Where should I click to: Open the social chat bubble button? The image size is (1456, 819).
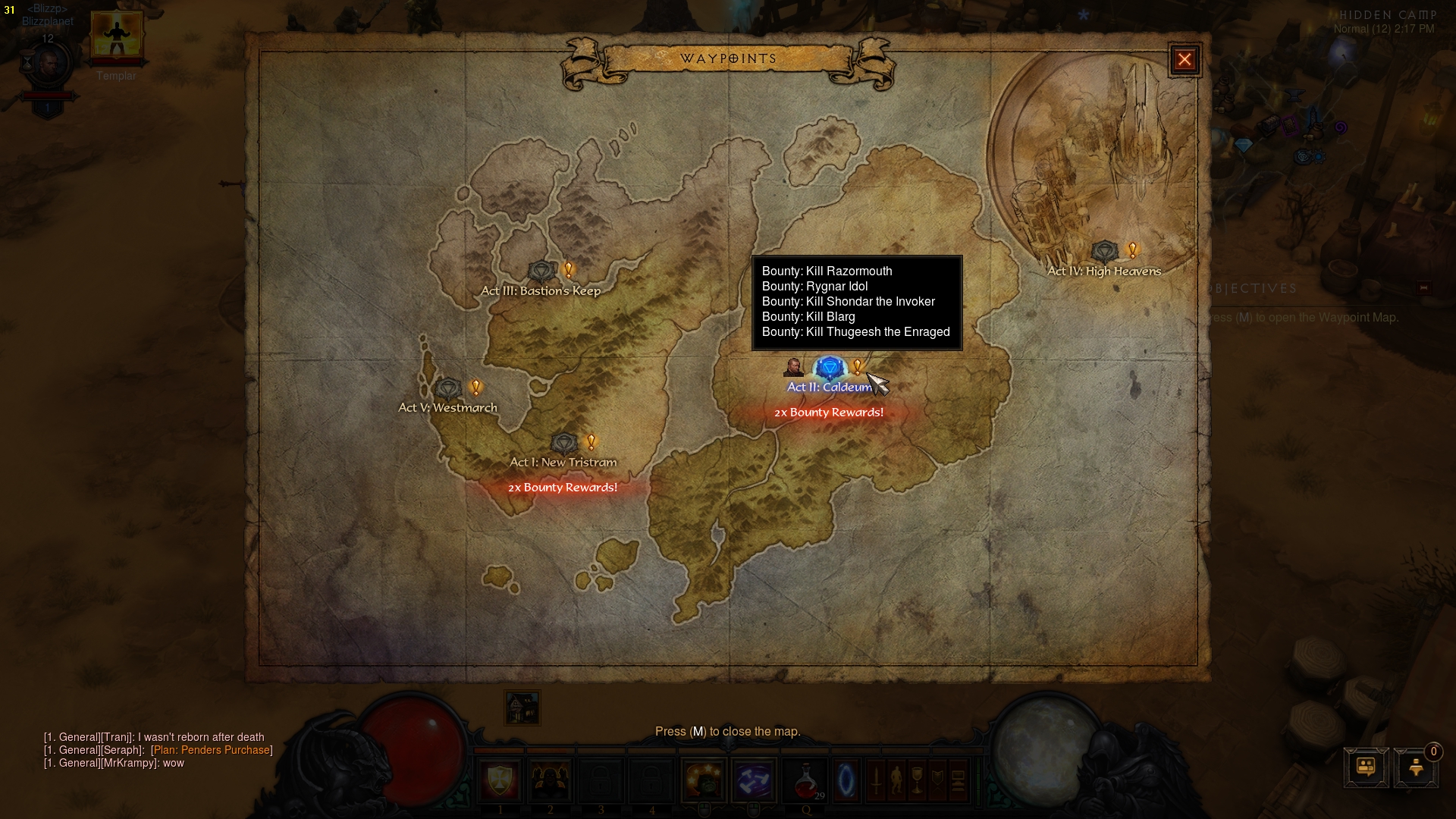[x=1366, y=767]
